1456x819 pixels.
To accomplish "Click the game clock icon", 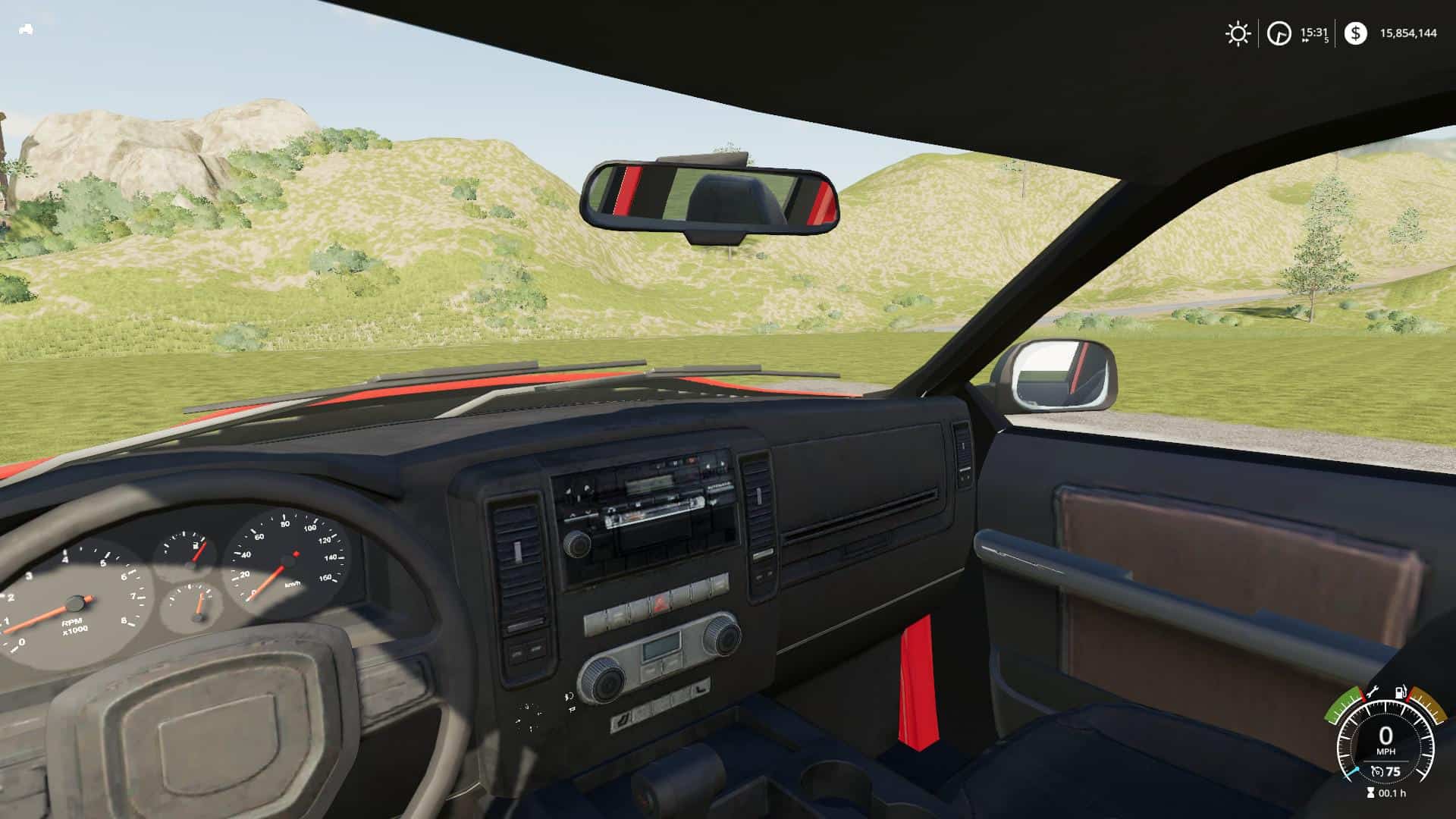I will (1279, 34).
